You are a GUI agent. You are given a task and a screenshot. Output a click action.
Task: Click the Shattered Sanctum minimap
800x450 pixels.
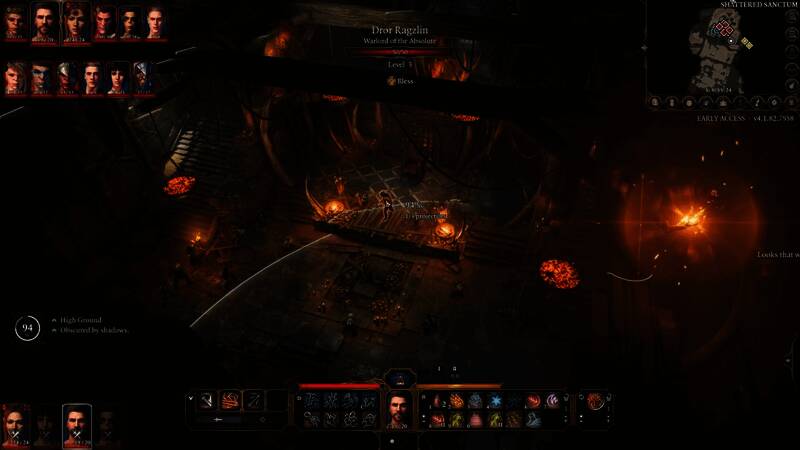click(x=727, y=48)
